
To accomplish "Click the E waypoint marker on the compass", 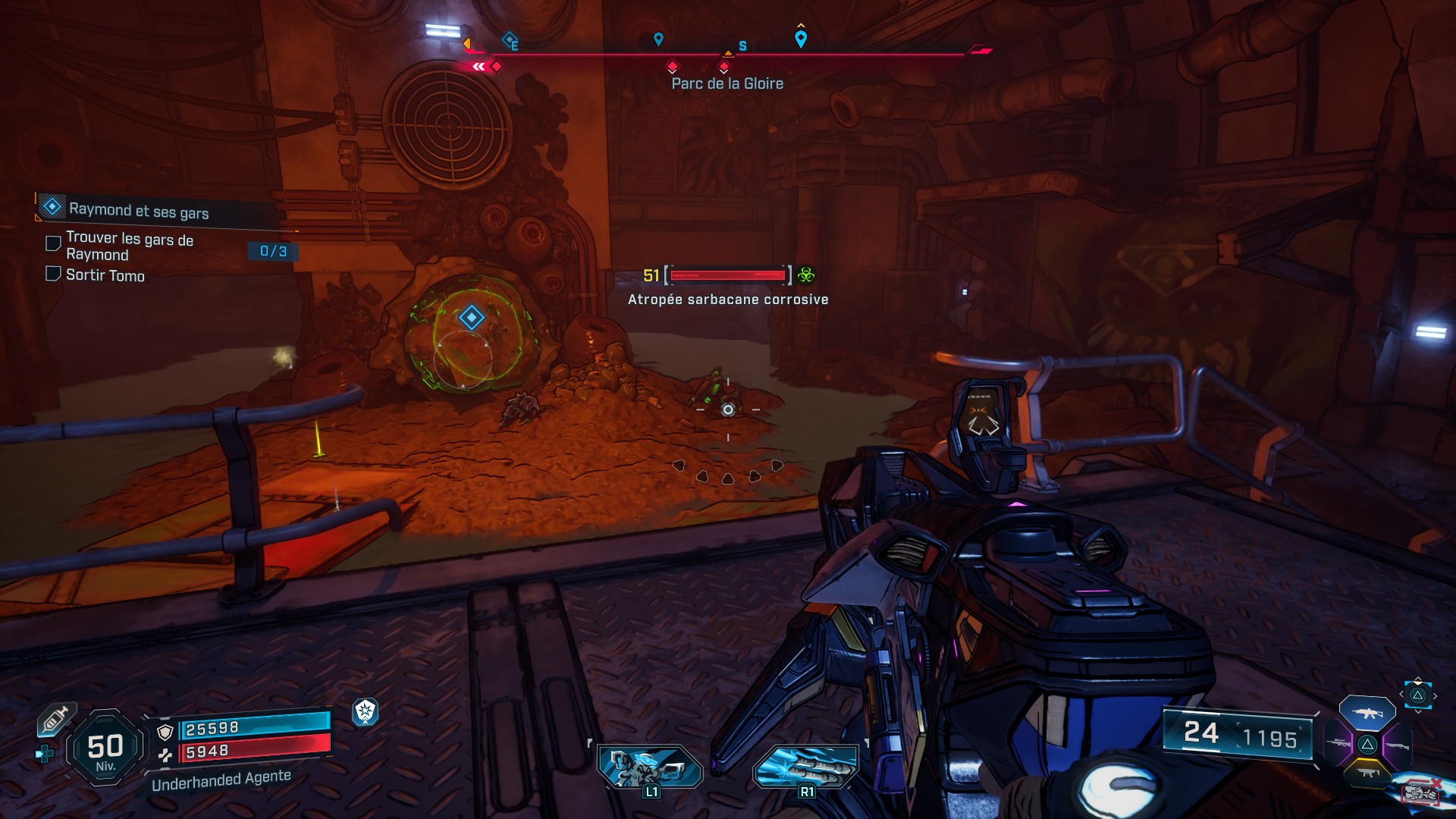I will (x=510, y=39).
